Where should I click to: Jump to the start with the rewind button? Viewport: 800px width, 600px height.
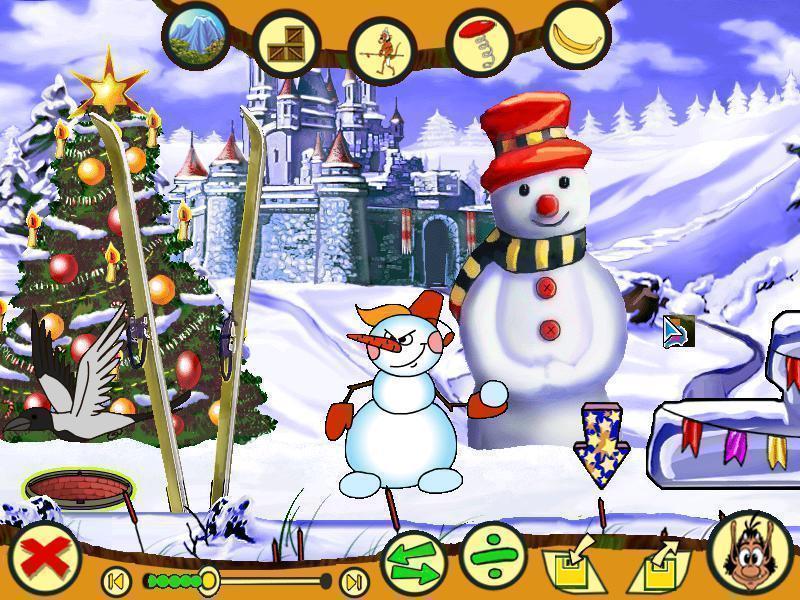(x=116, y=580)
